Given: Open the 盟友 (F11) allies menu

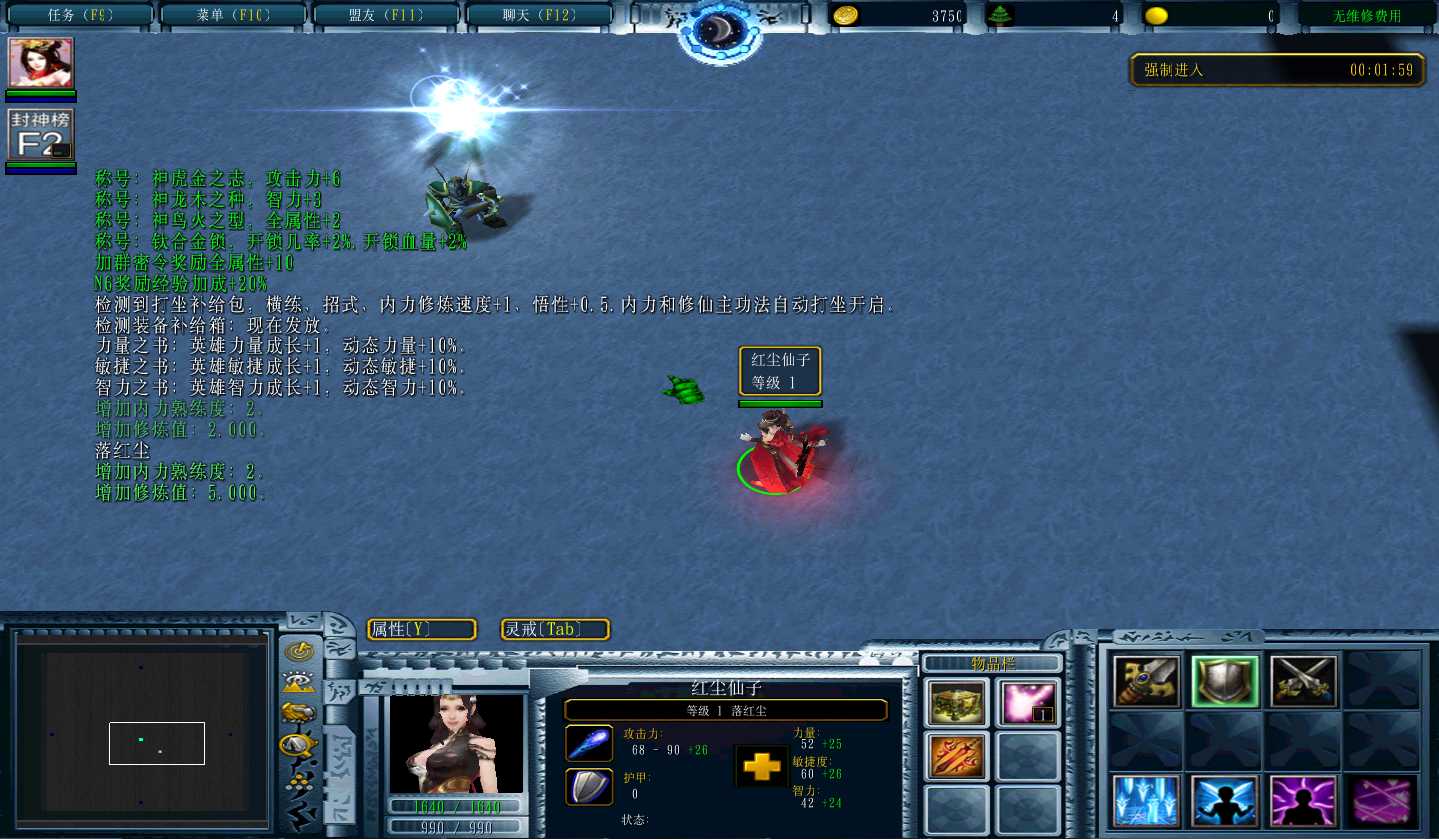Looking at the screenshot, I should point(386,15).
